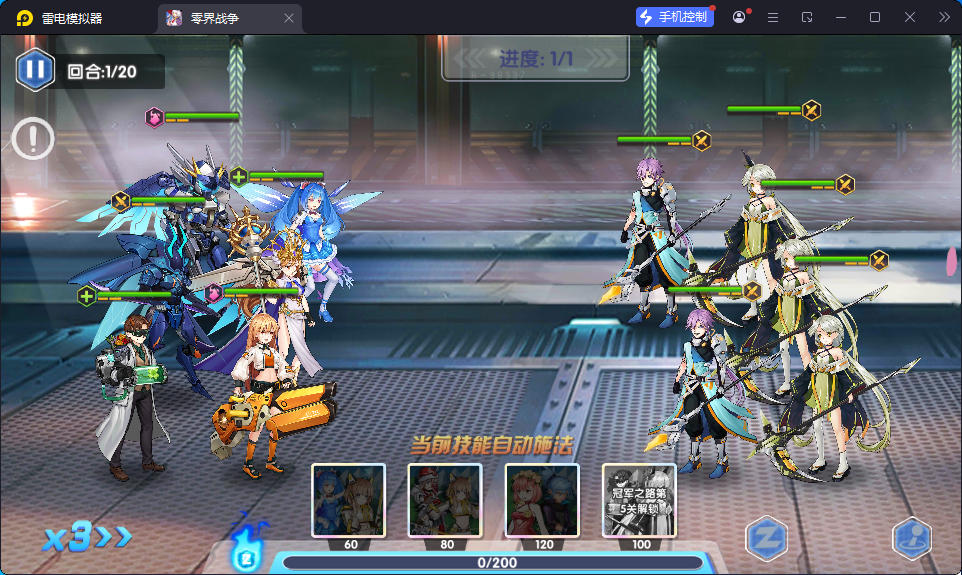Select the locked skill card costing 100

click(639, 500)
